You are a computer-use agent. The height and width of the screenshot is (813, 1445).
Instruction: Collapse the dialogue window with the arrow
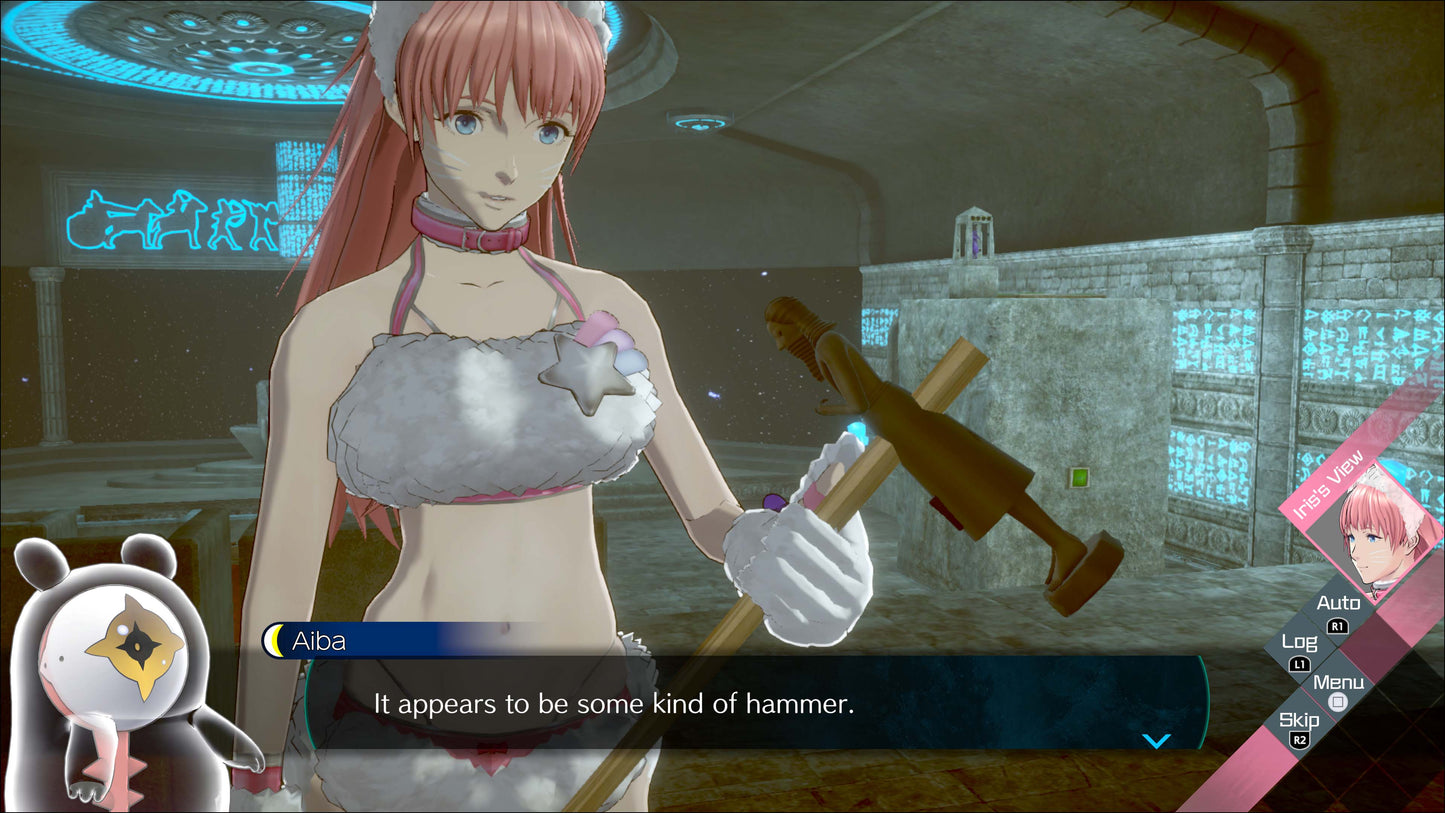click(x=1157, y=740)
